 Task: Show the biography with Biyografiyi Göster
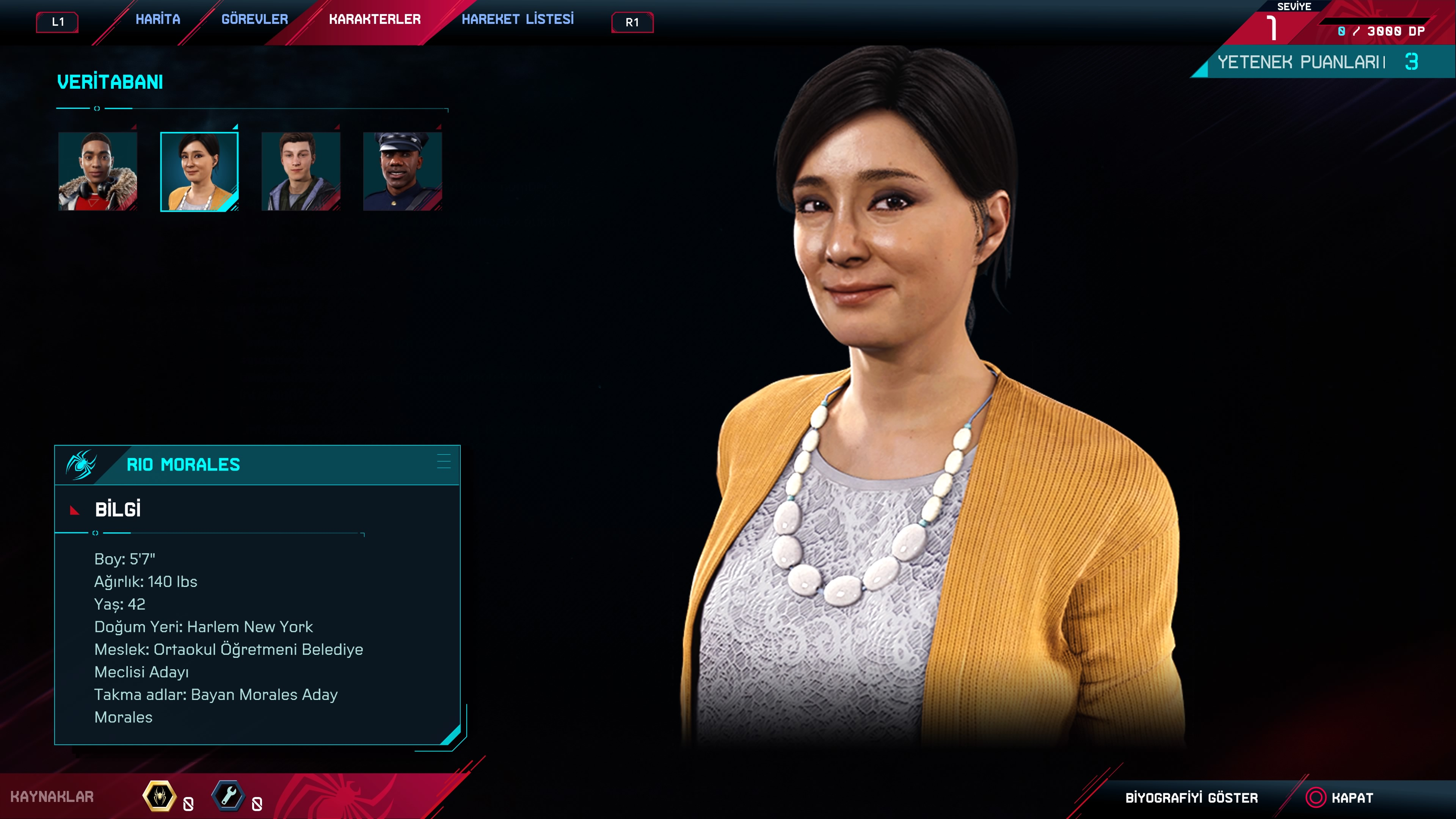[1191, 797]
